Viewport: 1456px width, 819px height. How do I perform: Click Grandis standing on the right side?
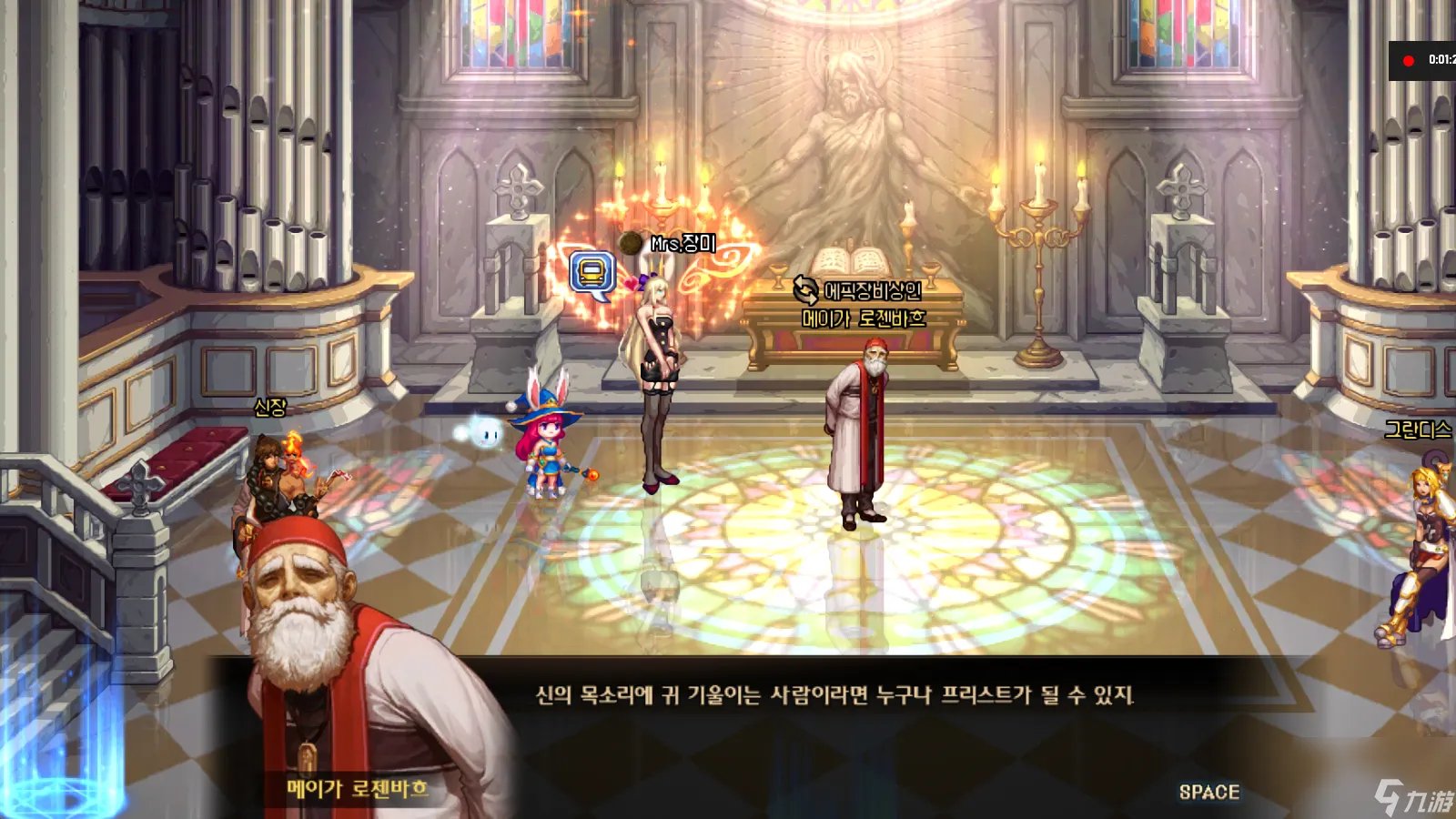click(1424, 546)
